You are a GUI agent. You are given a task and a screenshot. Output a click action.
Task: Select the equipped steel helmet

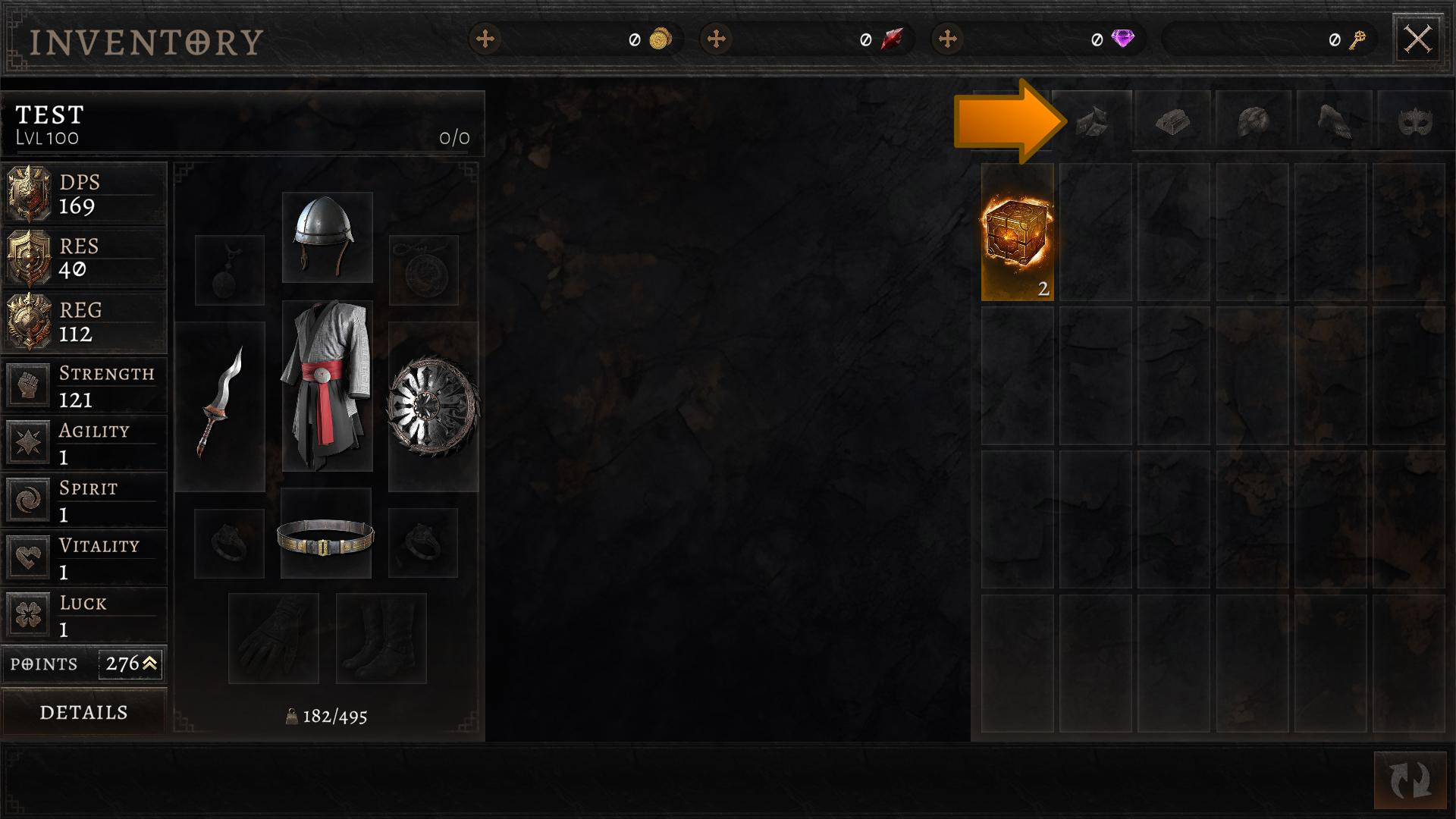point(327,237)
